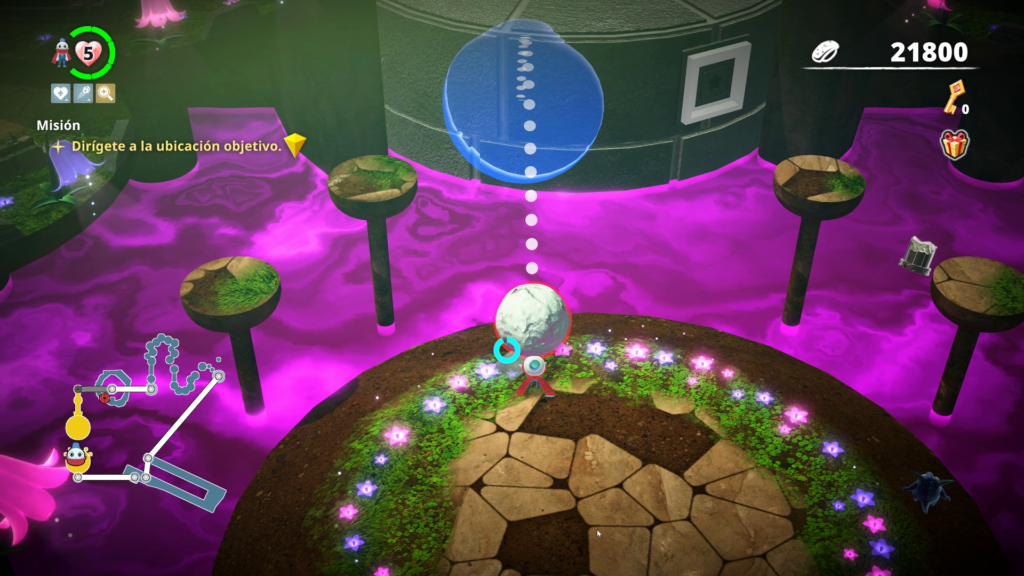Choose the golden magnifying glass skill icon
1024x576 pixels.
105,94
